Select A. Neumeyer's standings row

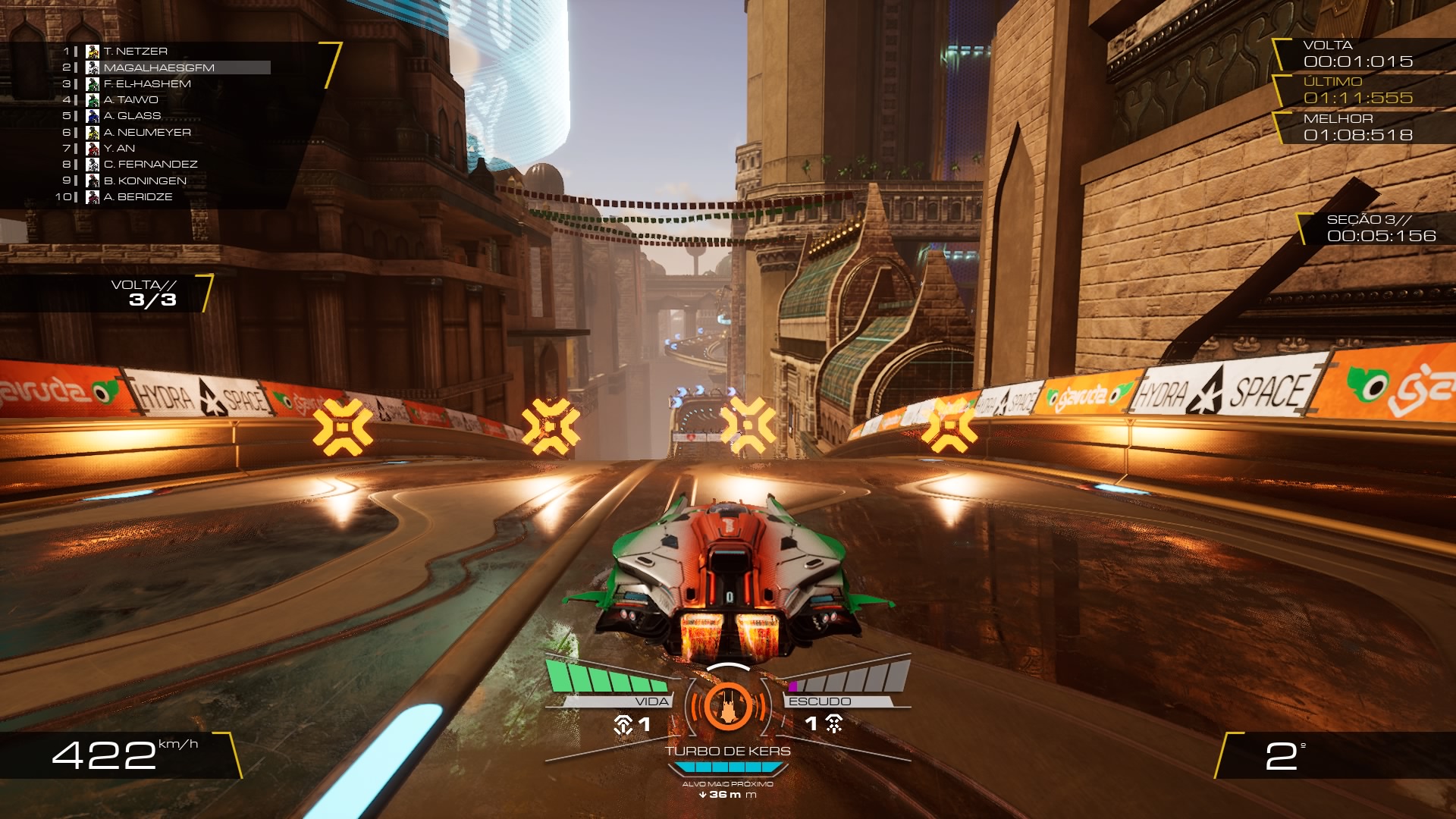pyautogui.click(x=147, y=133)
